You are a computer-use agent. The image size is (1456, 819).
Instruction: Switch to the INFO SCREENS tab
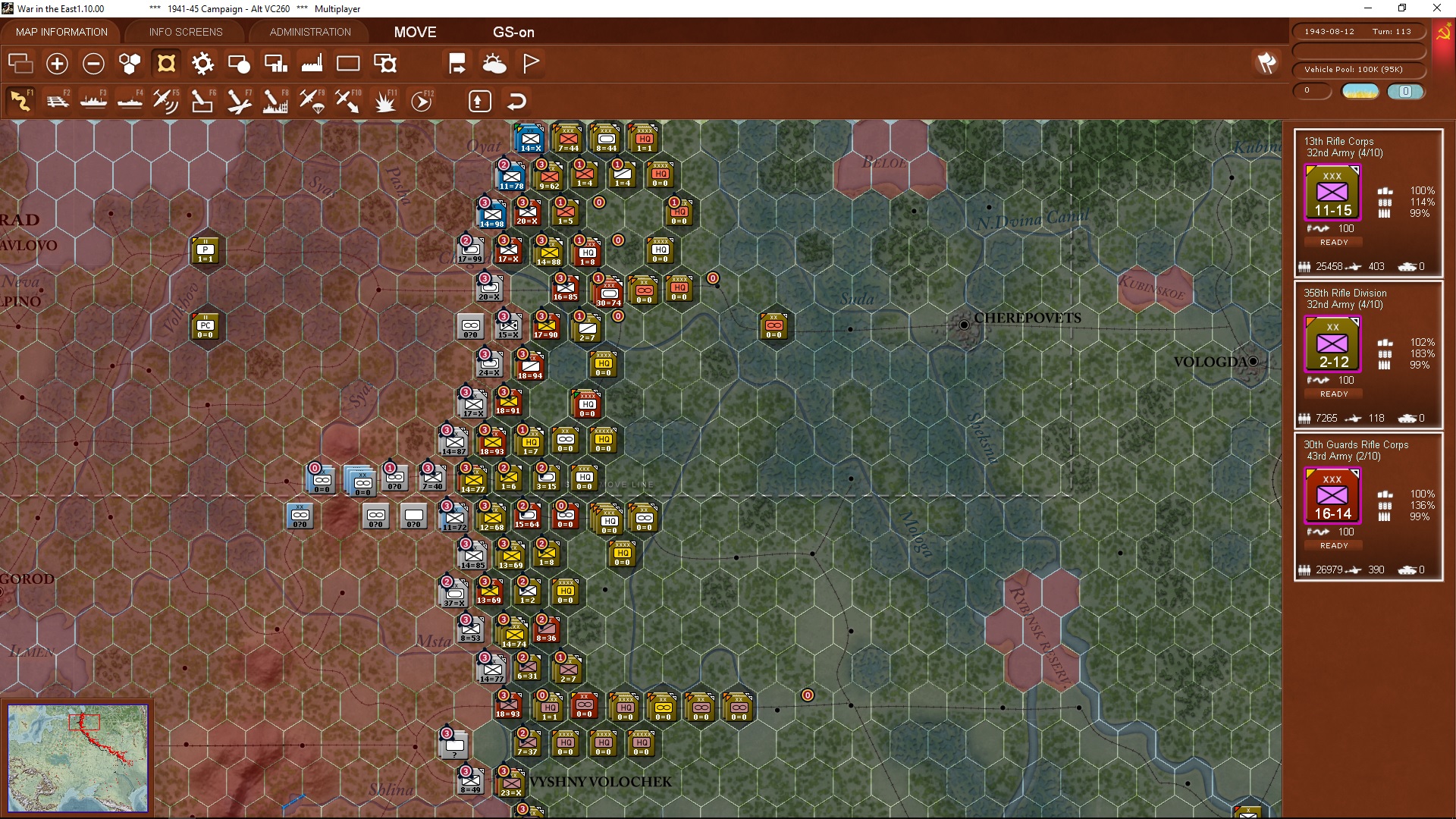click(185, 32)
